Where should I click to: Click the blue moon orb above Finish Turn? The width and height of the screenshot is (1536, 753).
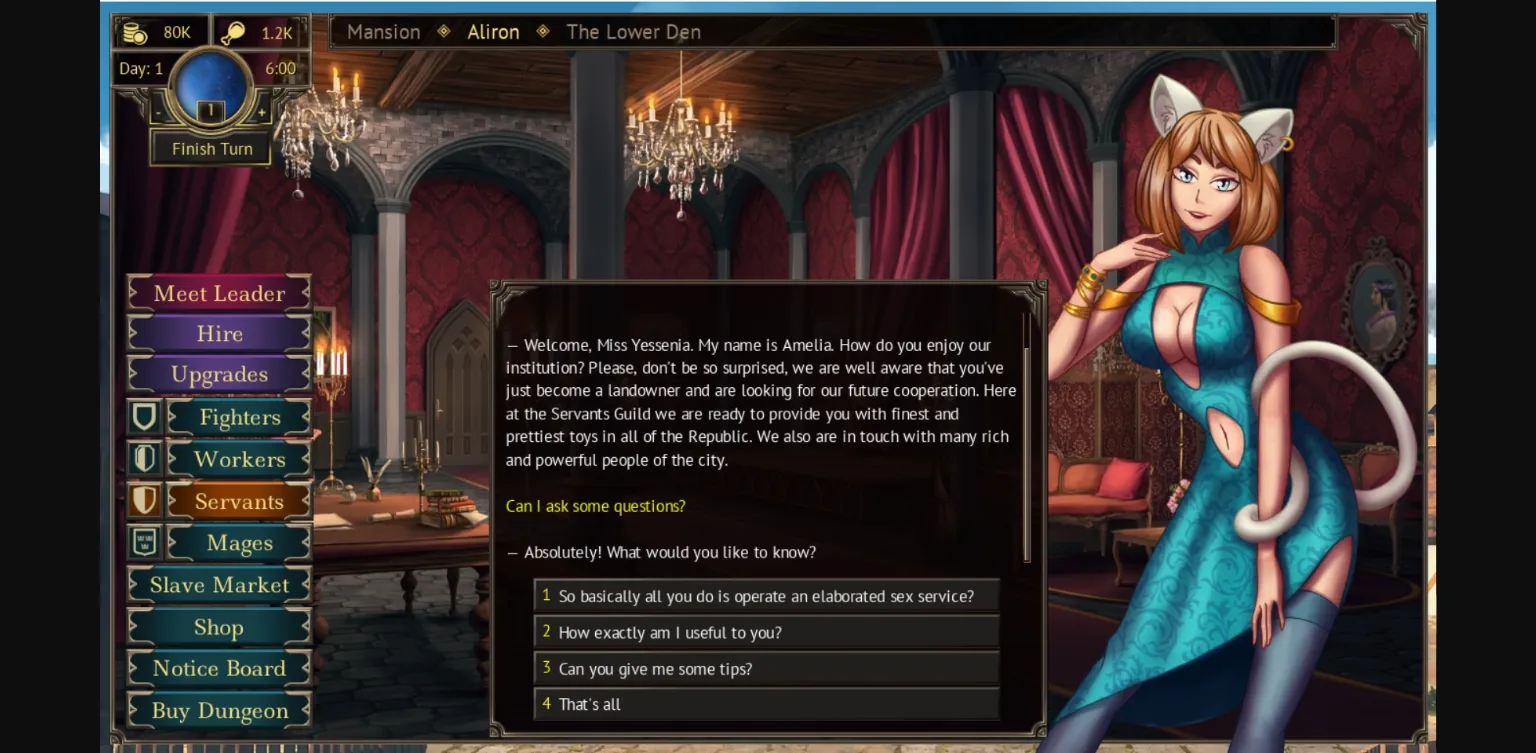pyautogui.click(x=210, y=86)
